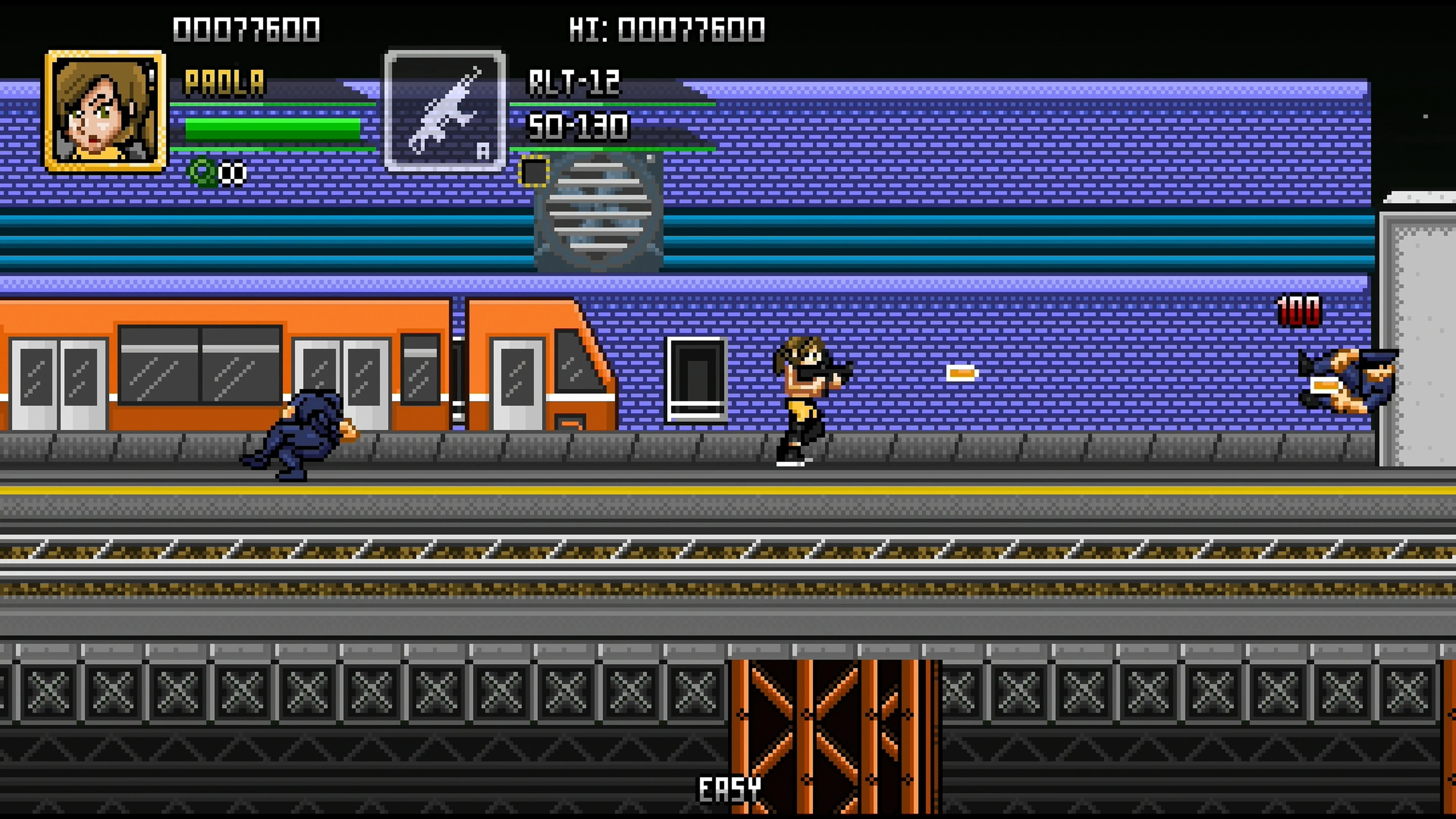Select the PAOLA name label
The image size is (1456, 819).
pos(225,82)
